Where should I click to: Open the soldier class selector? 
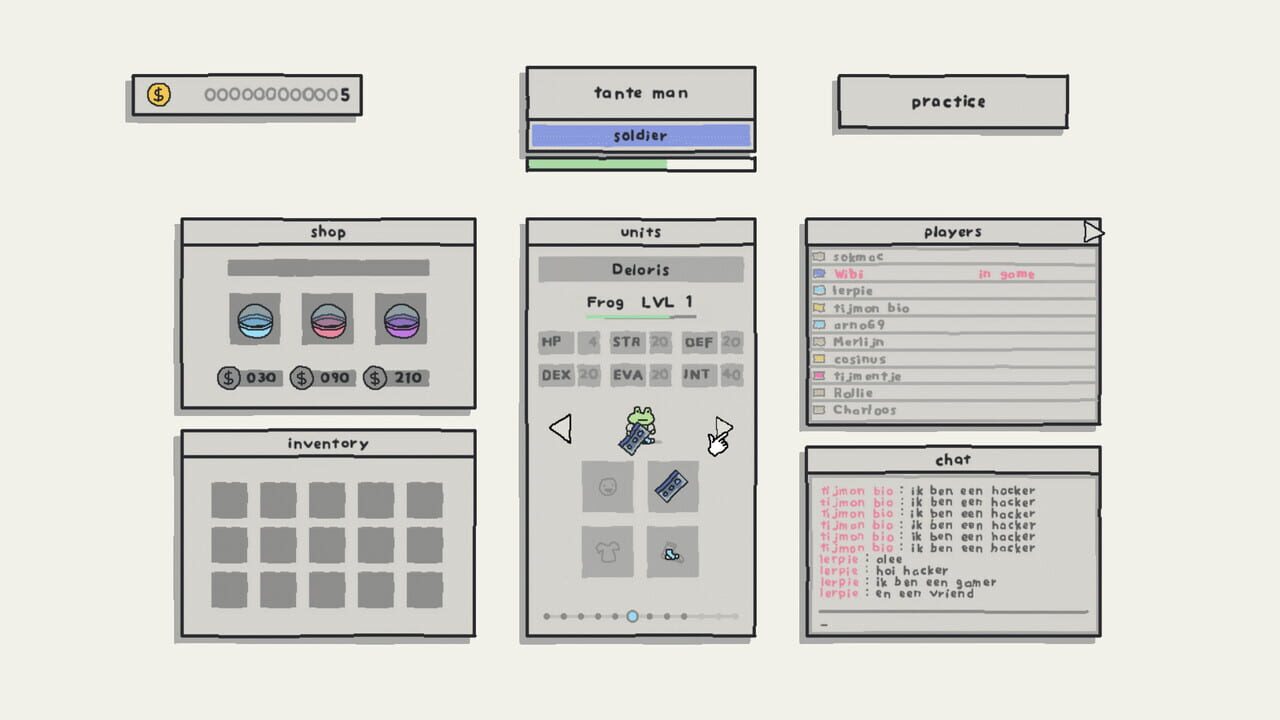tap(640, 135)
